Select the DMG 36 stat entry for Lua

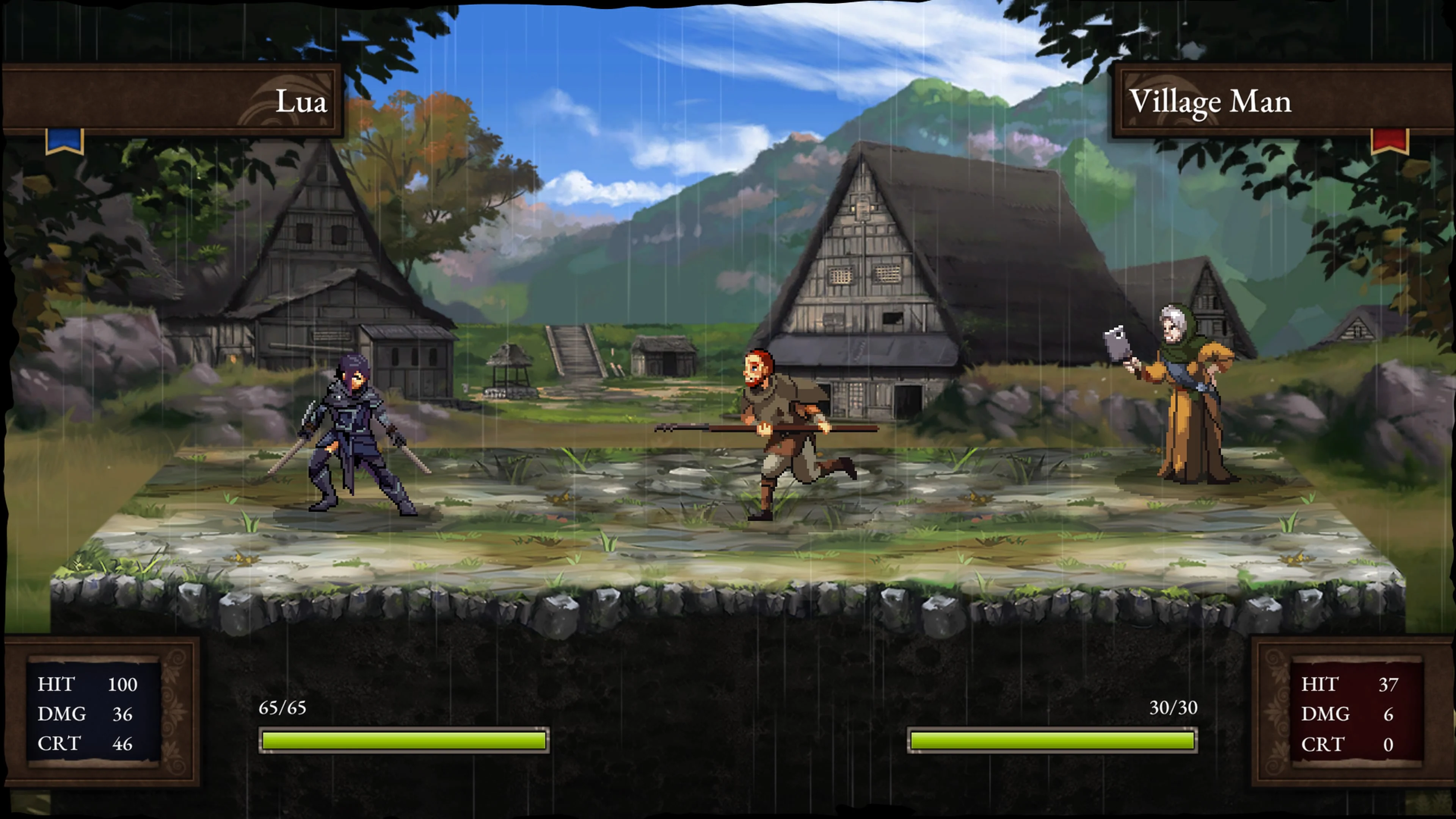pyautogui.click(x=85, y=714)
